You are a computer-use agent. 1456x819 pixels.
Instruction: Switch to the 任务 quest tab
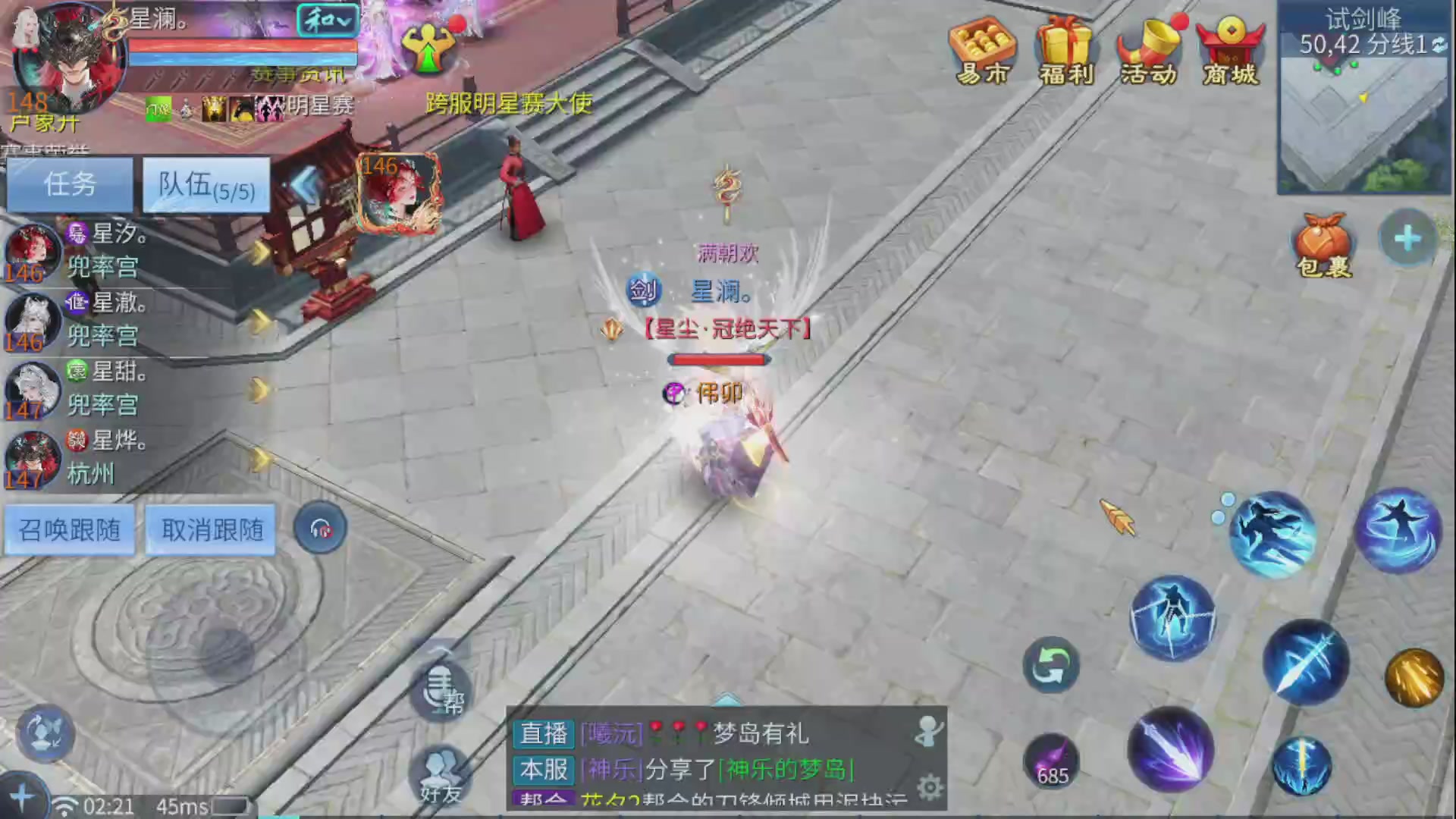[x=68, y=185]
